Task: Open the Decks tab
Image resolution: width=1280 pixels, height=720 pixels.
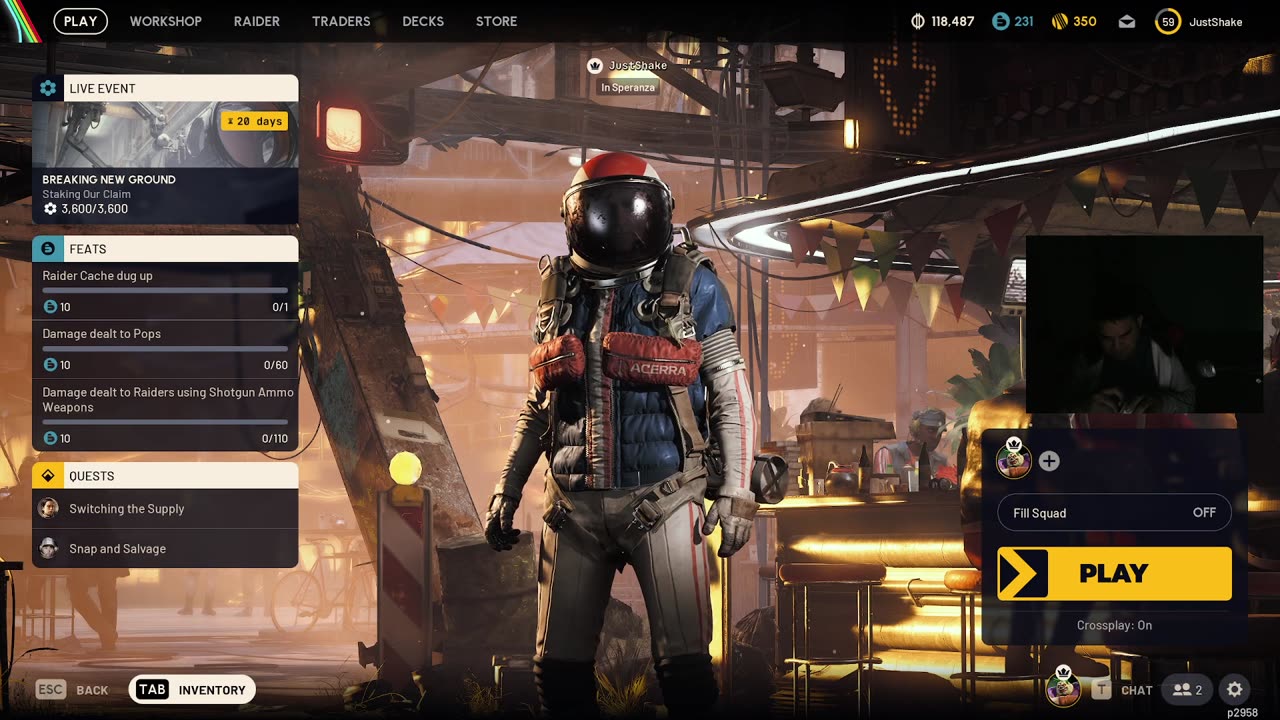Action: coord(423,21)
